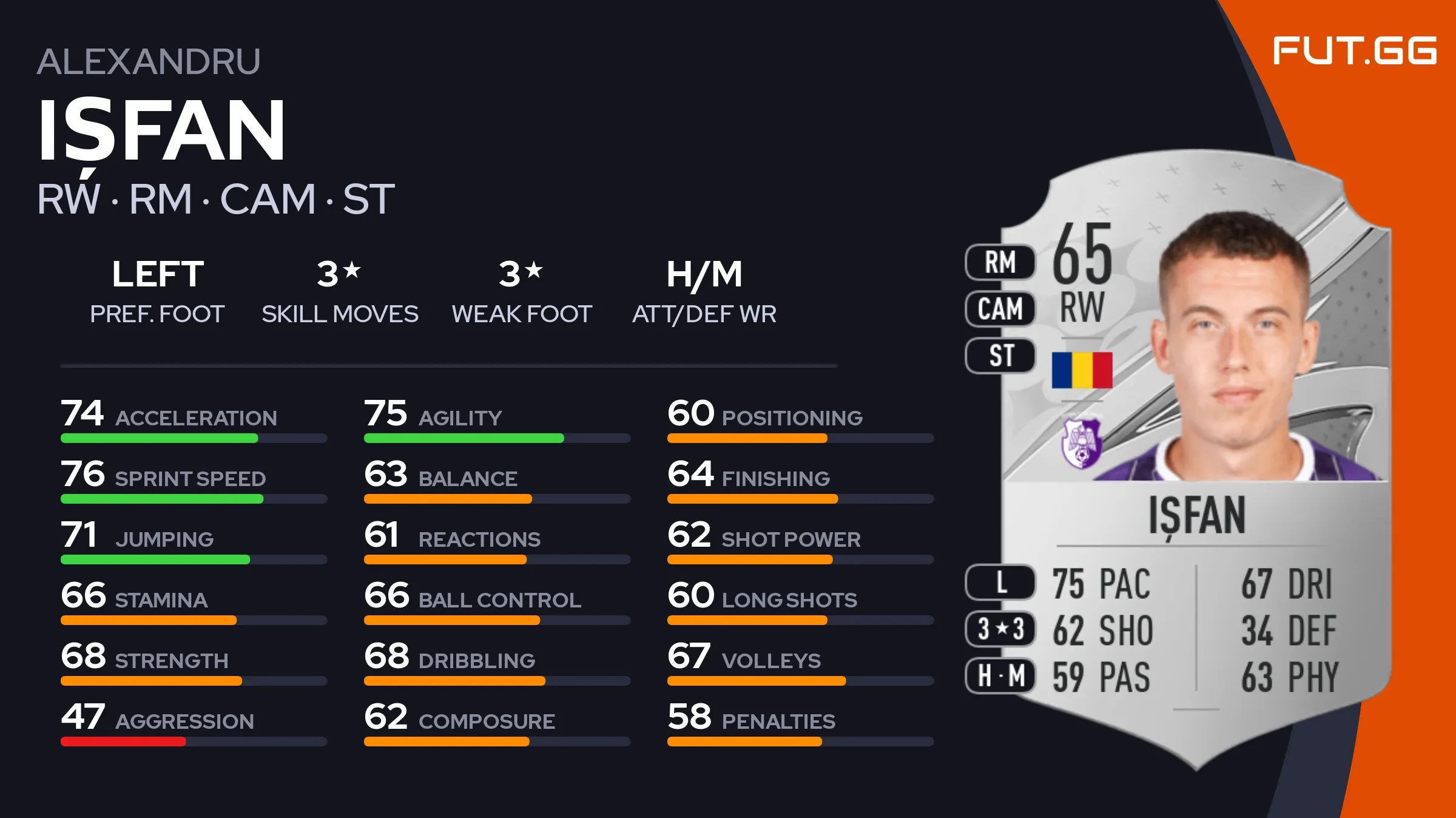Click the 3★3 skill and weak foot badge
This screenshot has height=818, width=1456.
1000,629
